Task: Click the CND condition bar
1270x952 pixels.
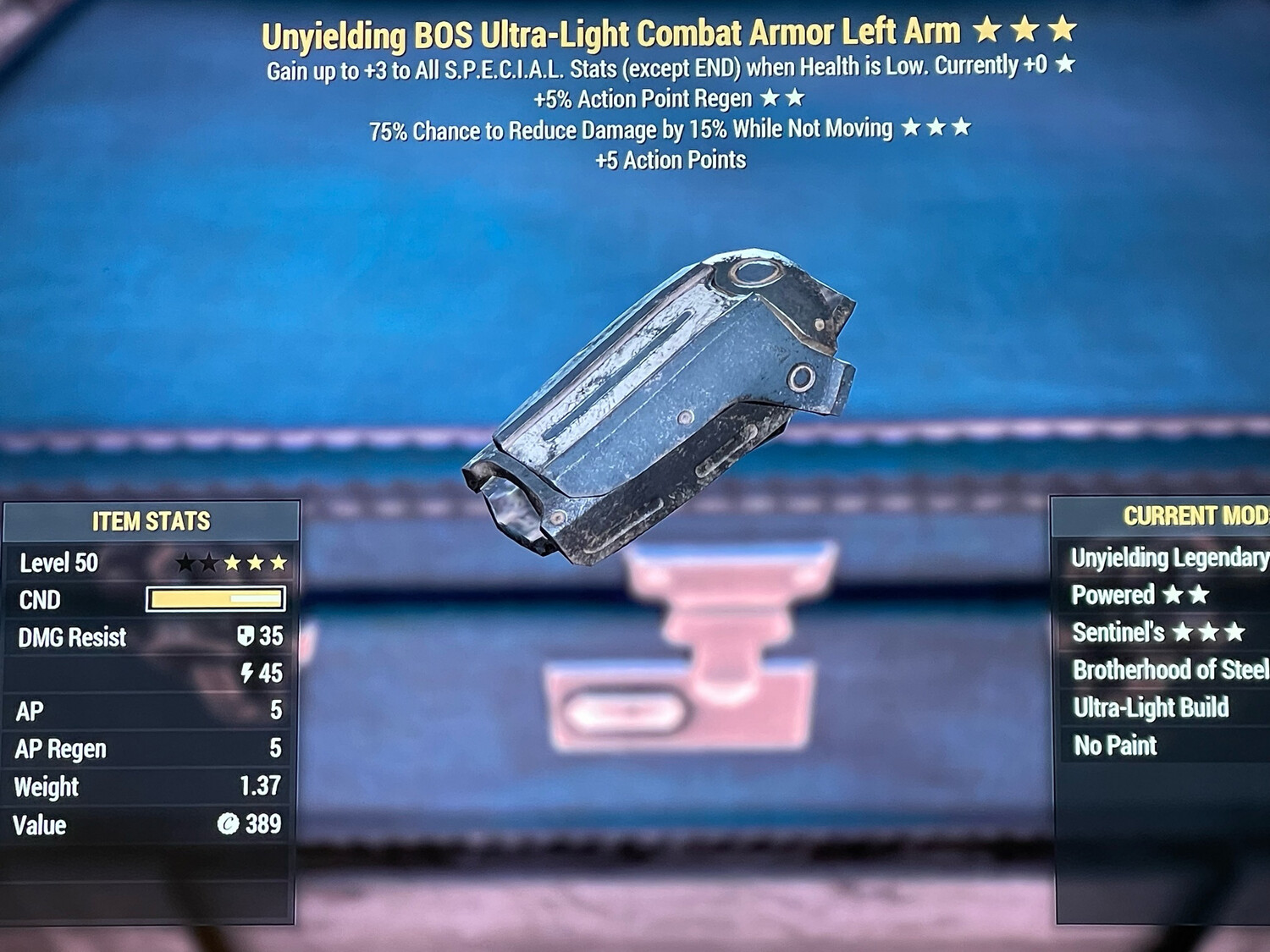Action: tap(215, 600)
